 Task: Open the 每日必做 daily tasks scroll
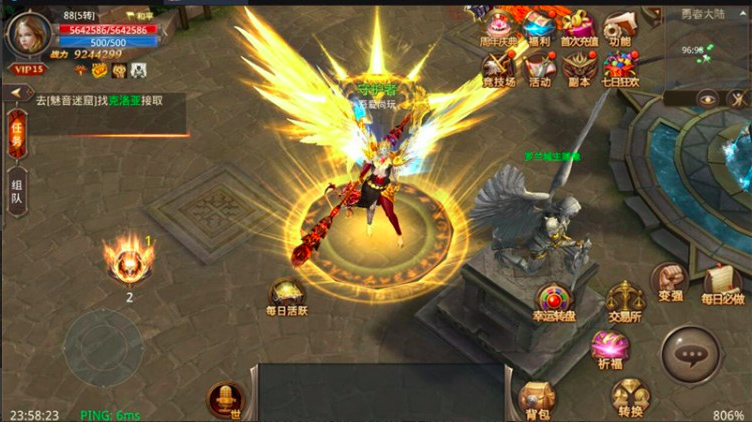click(721, 284)
